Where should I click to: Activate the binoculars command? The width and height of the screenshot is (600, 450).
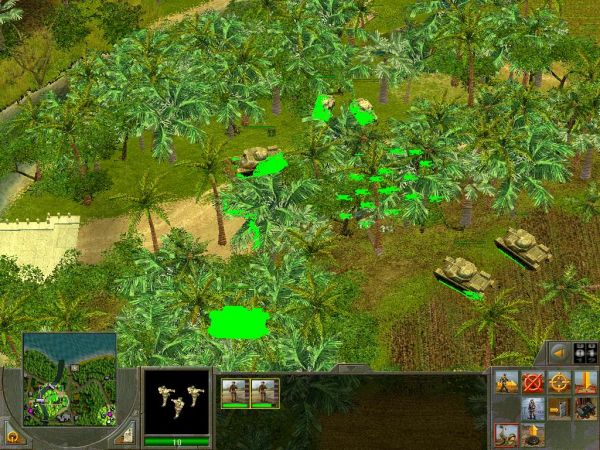coord(585,408)
